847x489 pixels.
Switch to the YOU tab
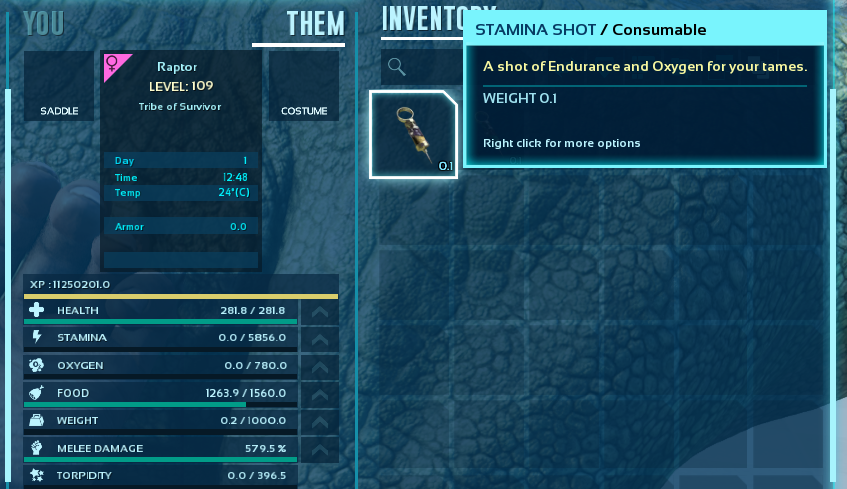tap(43, 23)
